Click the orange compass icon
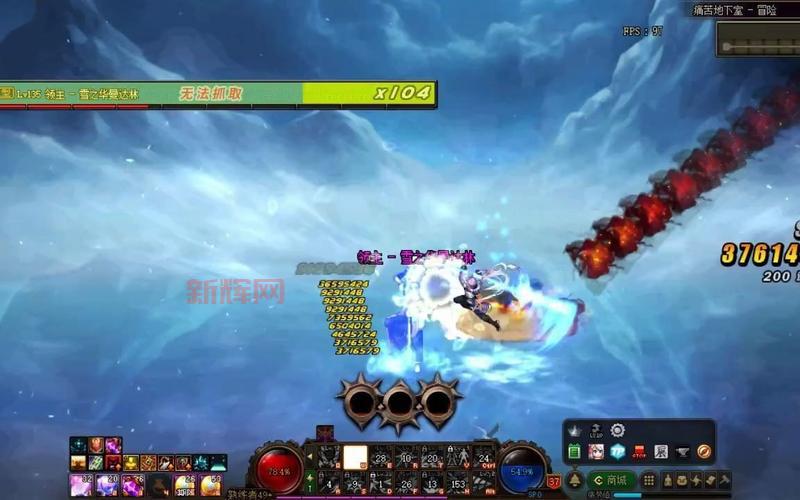Image resolution: width=800 pixels, height=500 pixels. tap(704, 452)
